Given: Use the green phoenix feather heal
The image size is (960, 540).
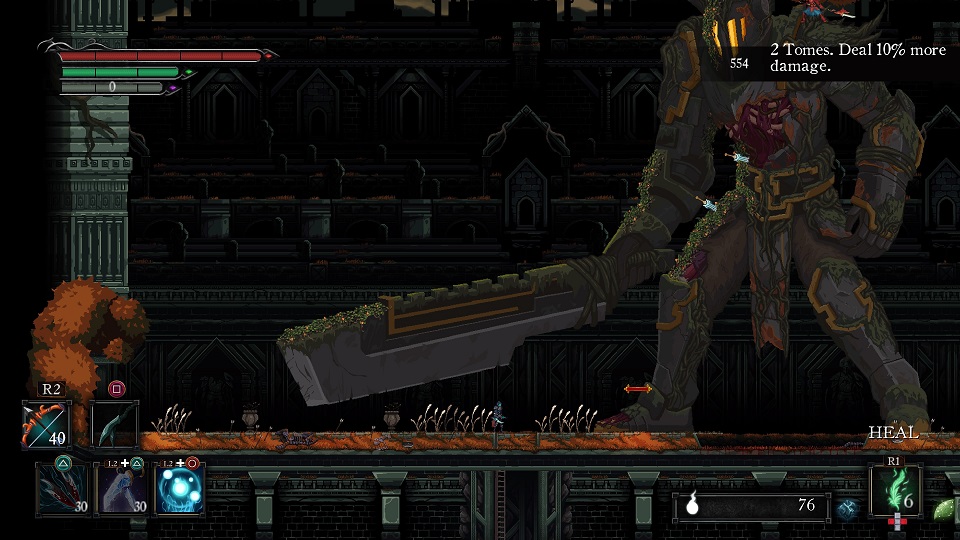Looking at the screenshot, I should (x=895, y=491).
